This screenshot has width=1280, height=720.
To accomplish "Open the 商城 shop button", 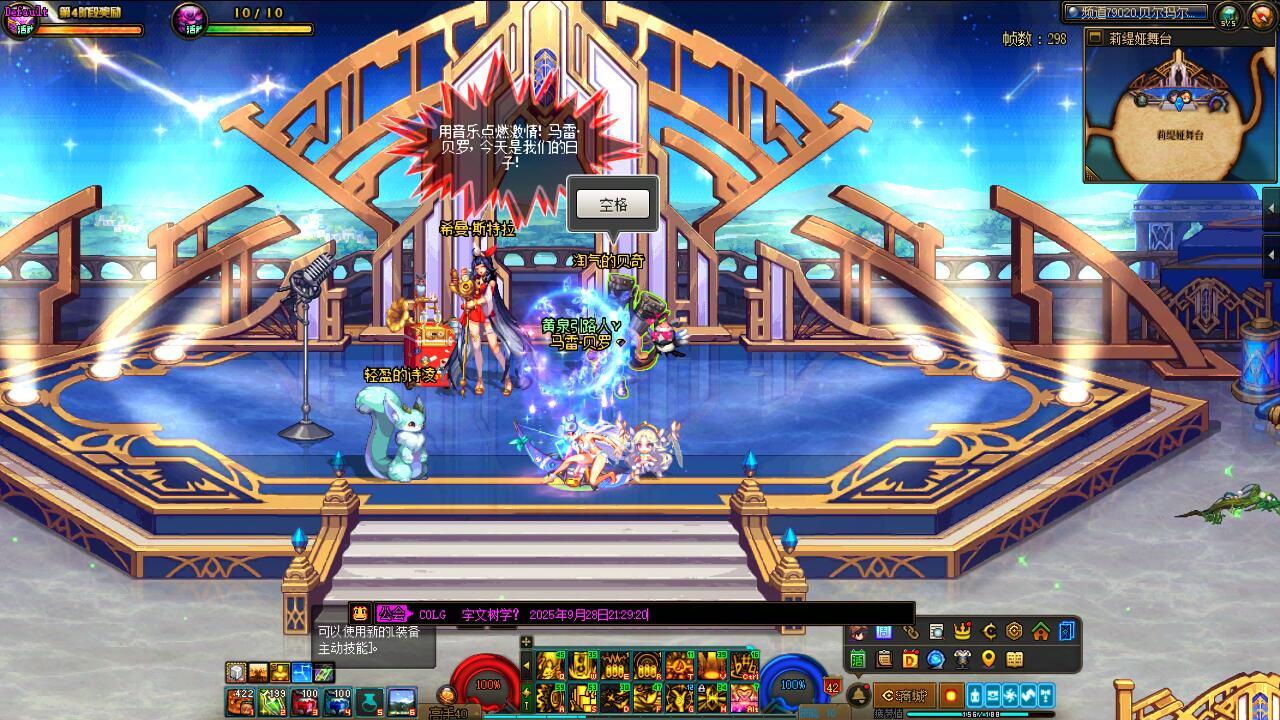I will pos(906,695).
